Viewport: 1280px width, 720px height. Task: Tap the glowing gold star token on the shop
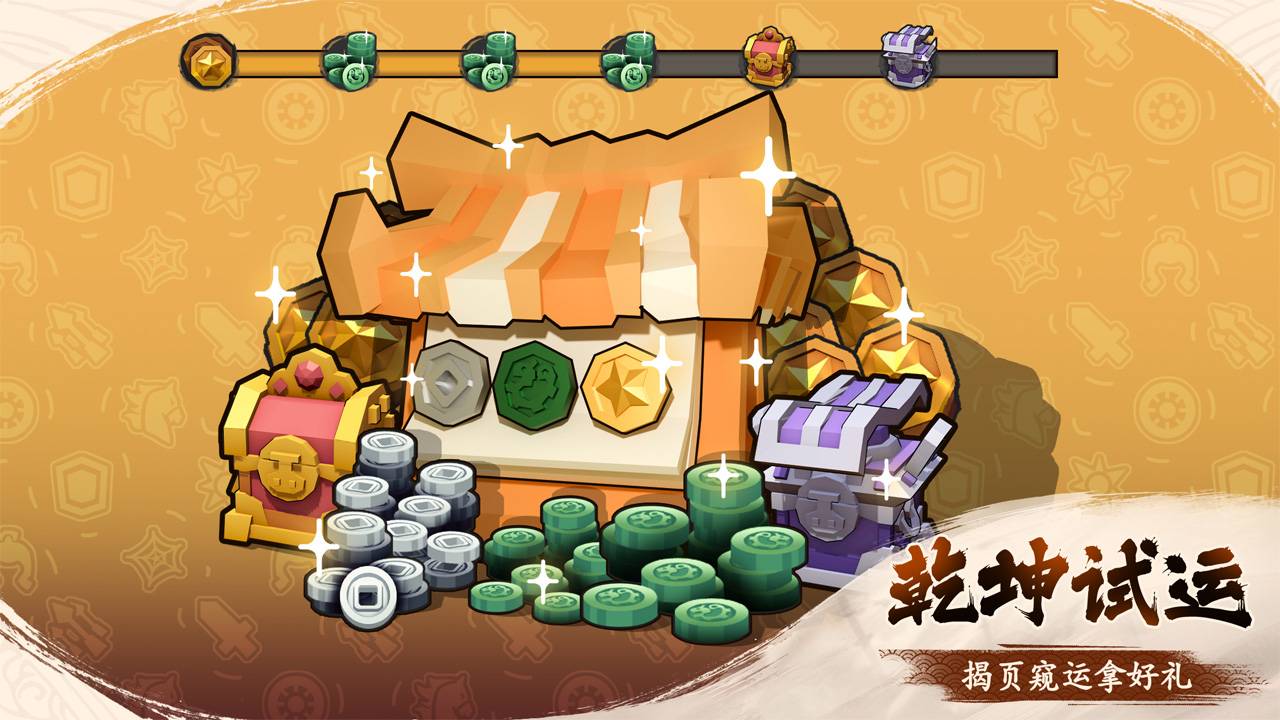pyautogui.click(x=625, y=382)
